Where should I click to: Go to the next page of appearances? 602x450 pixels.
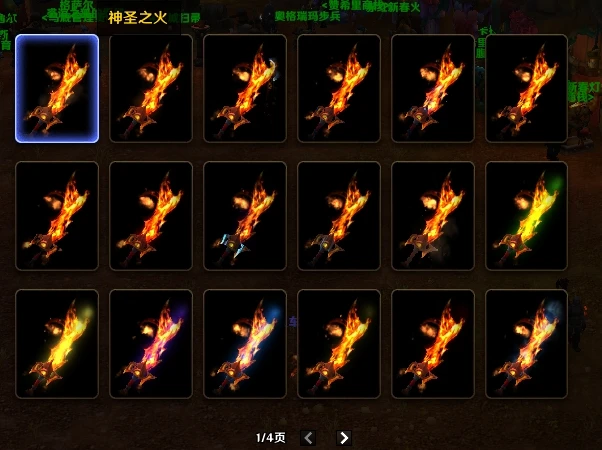pos(344,437)
